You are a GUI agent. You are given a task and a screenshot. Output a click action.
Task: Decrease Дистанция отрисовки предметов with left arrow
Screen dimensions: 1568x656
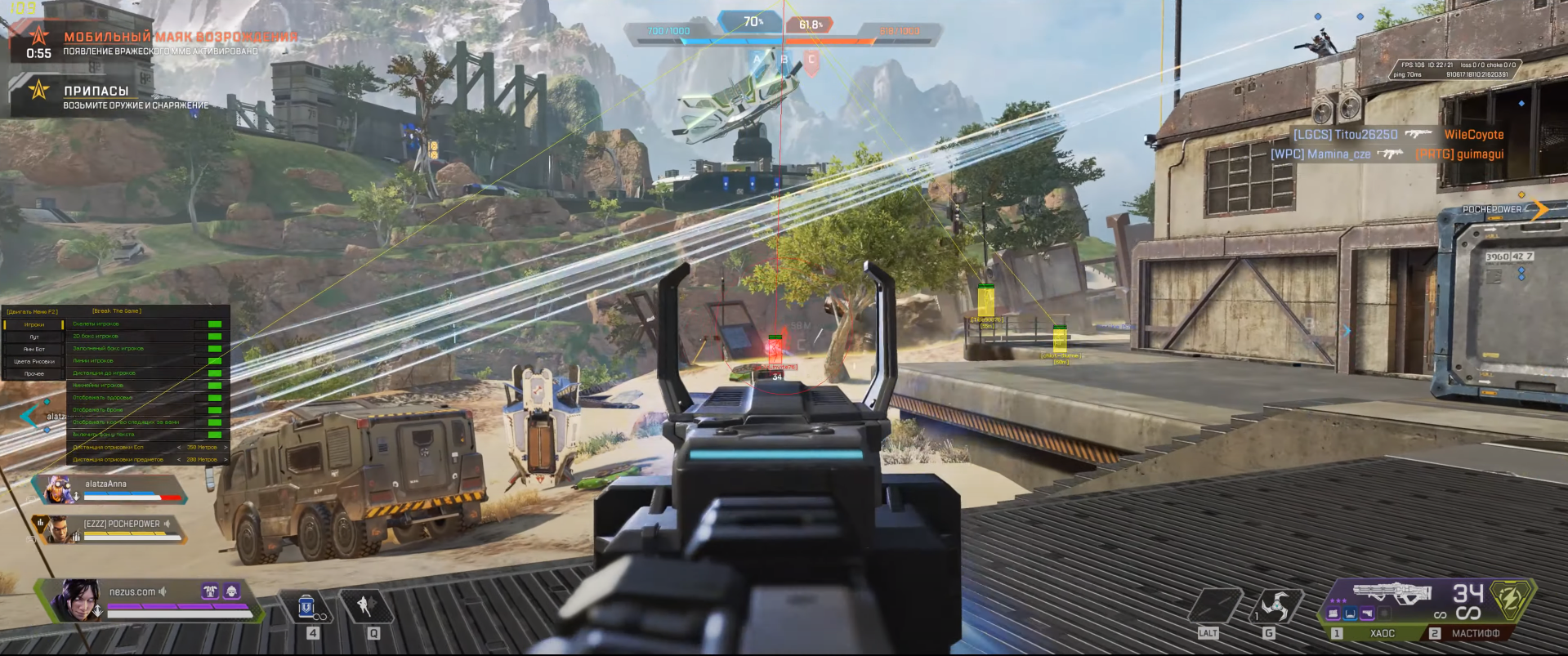point(179,460)
